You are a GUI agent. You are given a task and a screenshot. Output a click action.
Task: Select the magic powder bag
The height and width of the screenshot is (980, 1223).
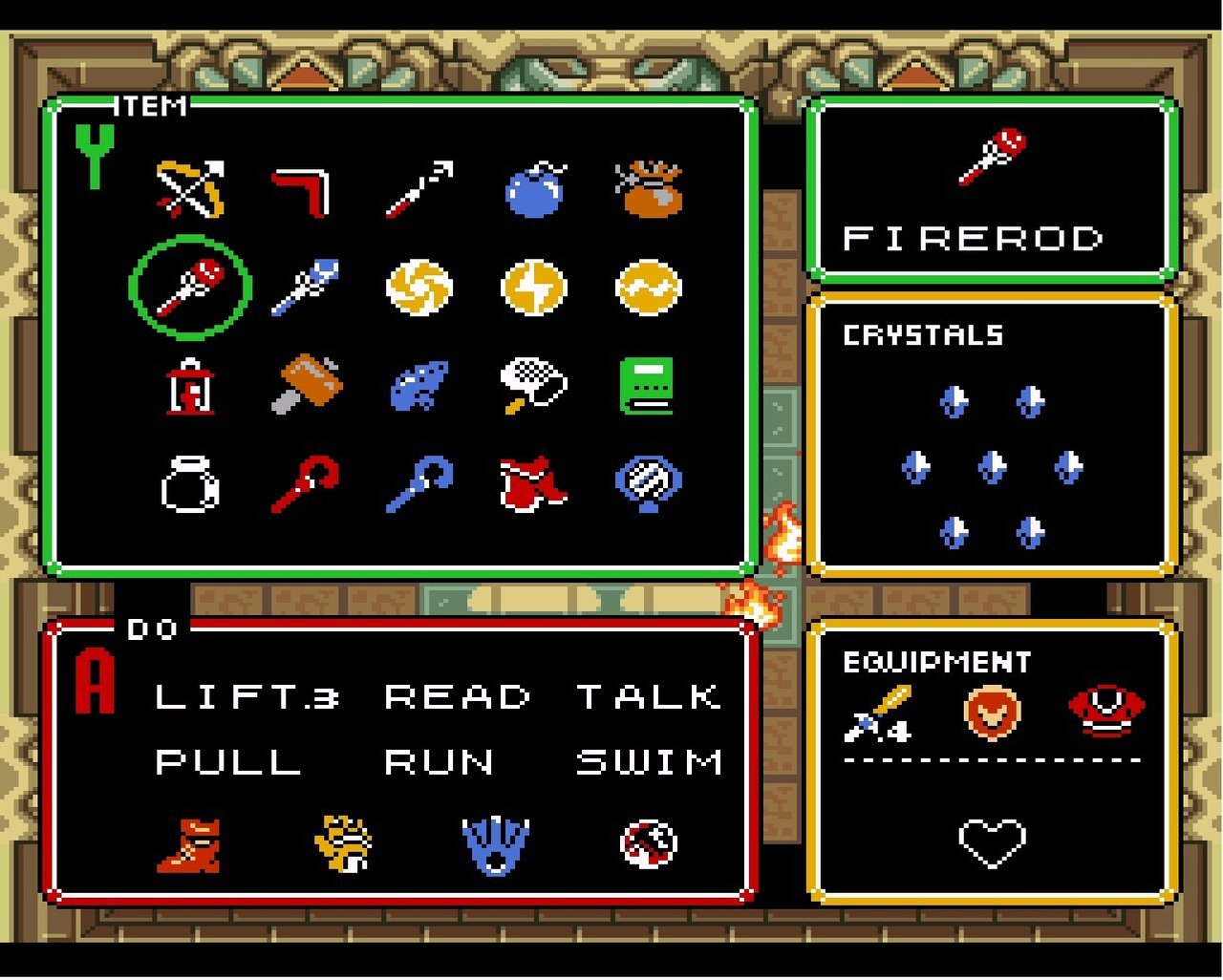point(649,188)
